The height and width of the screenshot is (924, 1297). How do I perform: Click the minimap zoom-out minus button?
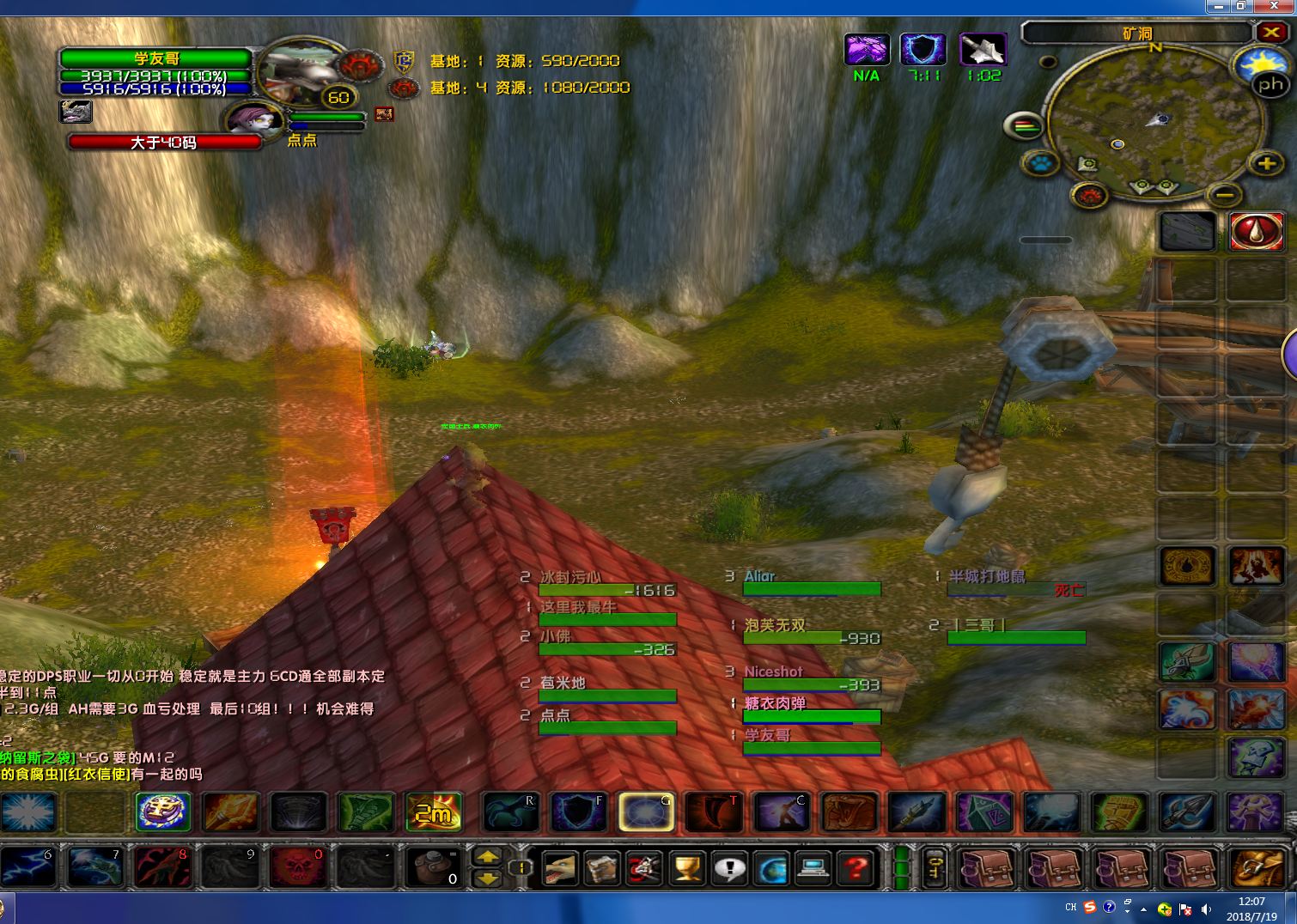[x=1225, y=195]
